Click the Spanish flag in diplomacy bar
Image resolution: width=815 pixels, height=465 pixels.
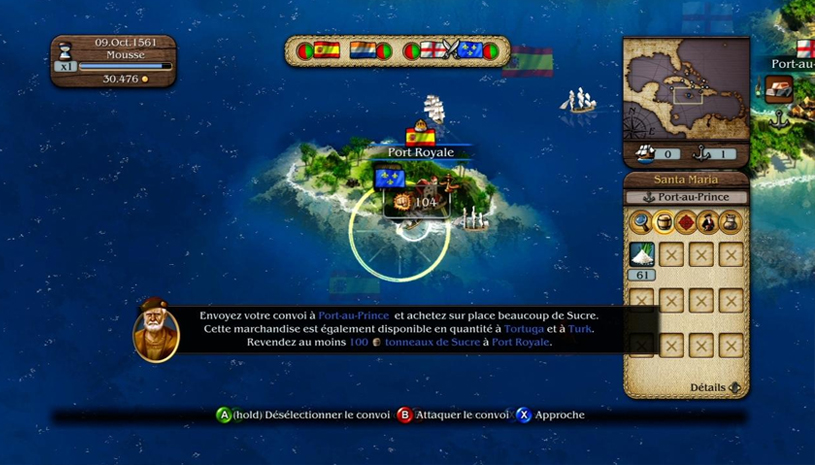tap(327, 50)
